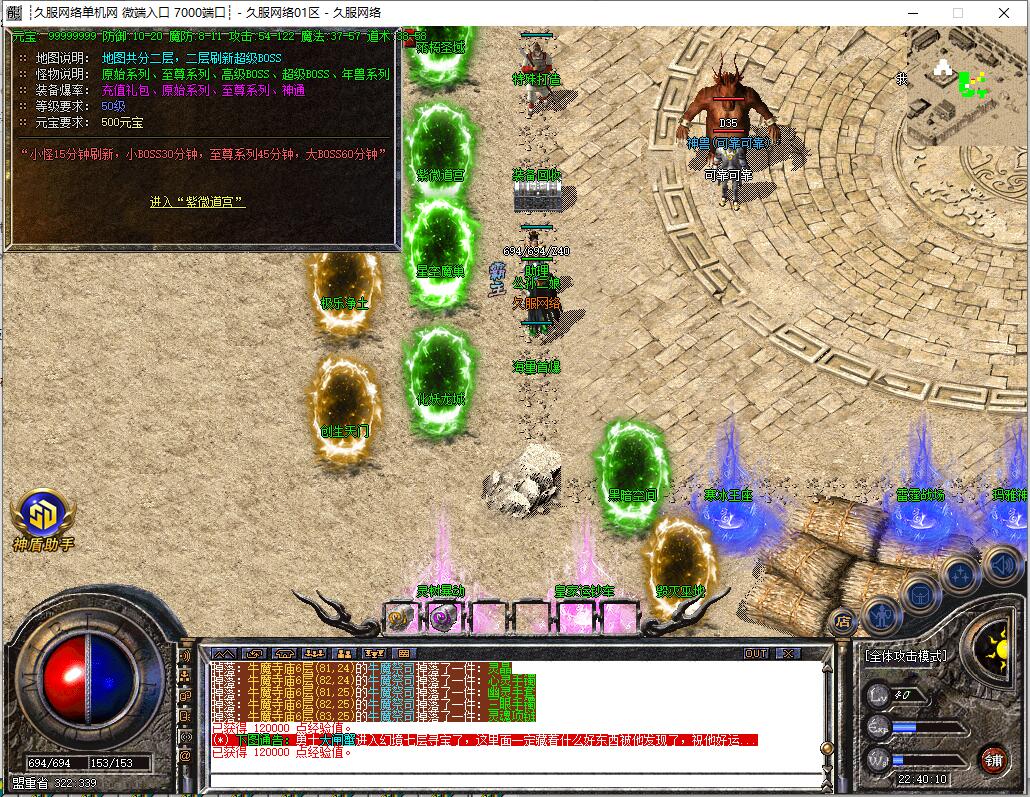Viewport: 1030px width, 797px height.
Task: Switch the 全体攻击模式 attack mode label
Action: [x=906, y=656]
